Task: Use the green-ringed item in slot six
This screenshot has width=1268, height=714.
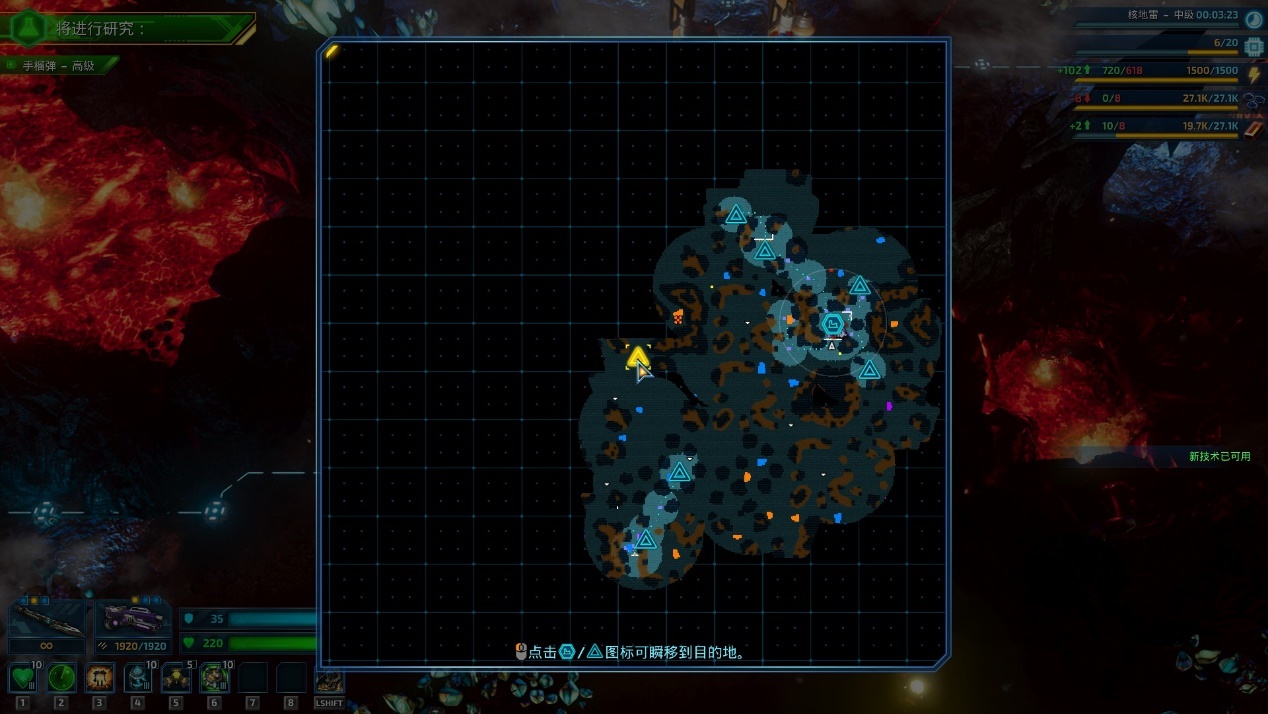Action: click(215, 678)
